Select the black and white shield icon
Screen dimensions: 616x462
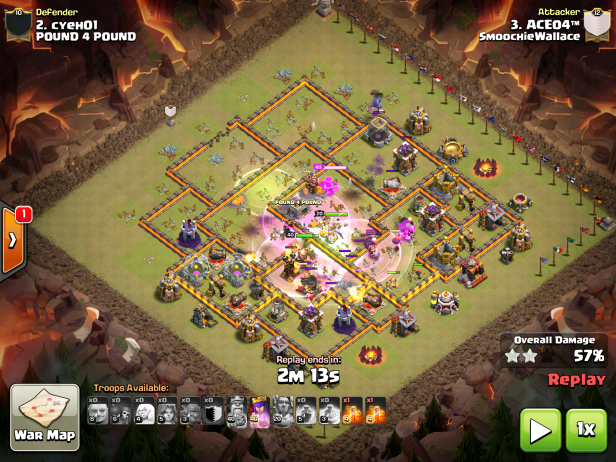pos(212,411)
